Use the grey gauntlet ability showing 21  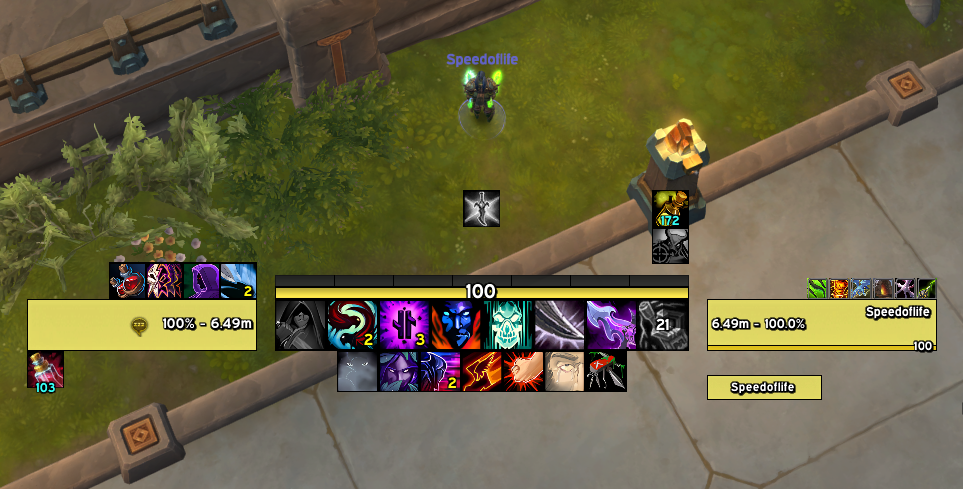(664, 325)
